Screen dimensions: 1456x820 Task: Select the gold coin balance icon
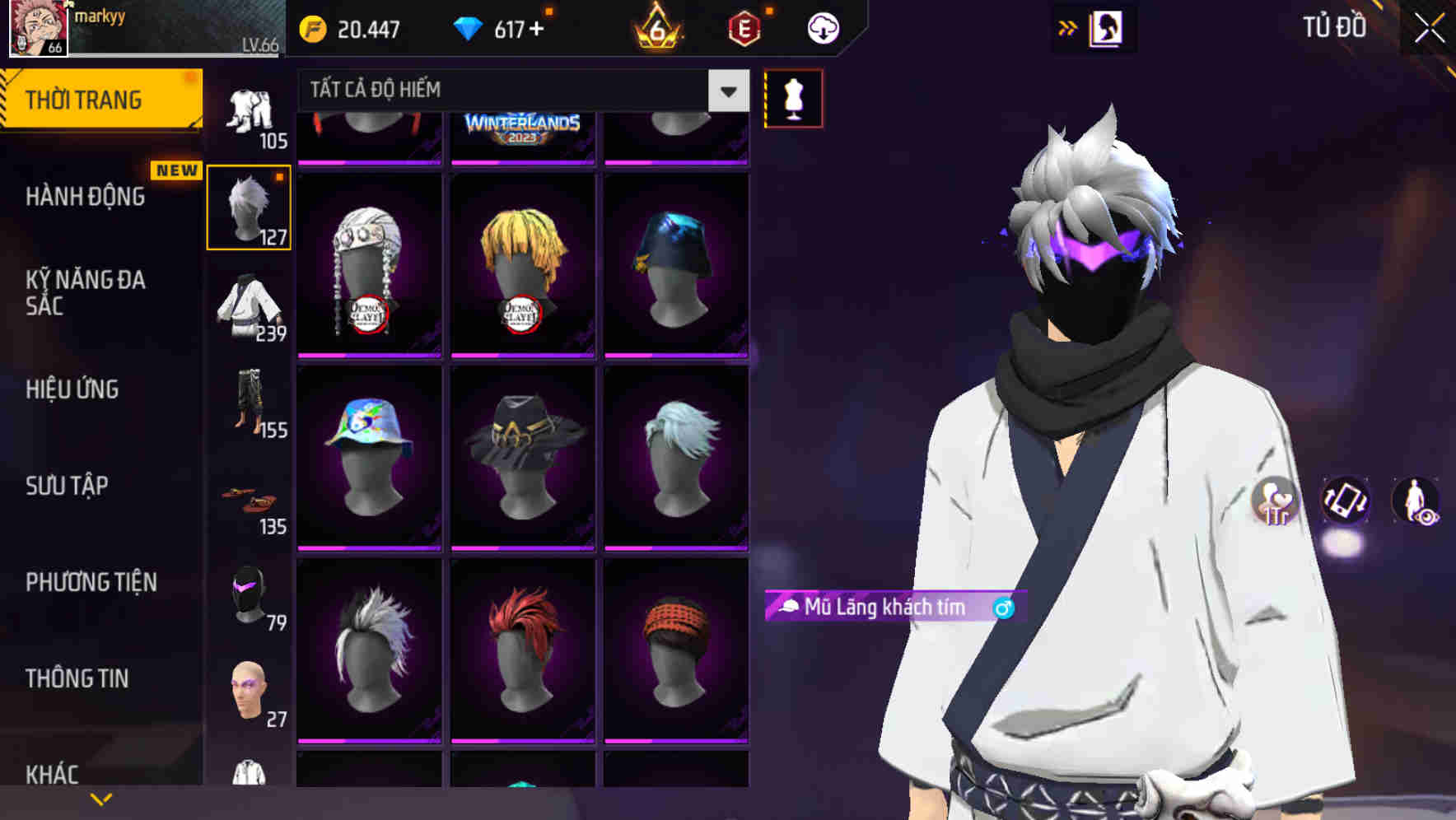311,27
